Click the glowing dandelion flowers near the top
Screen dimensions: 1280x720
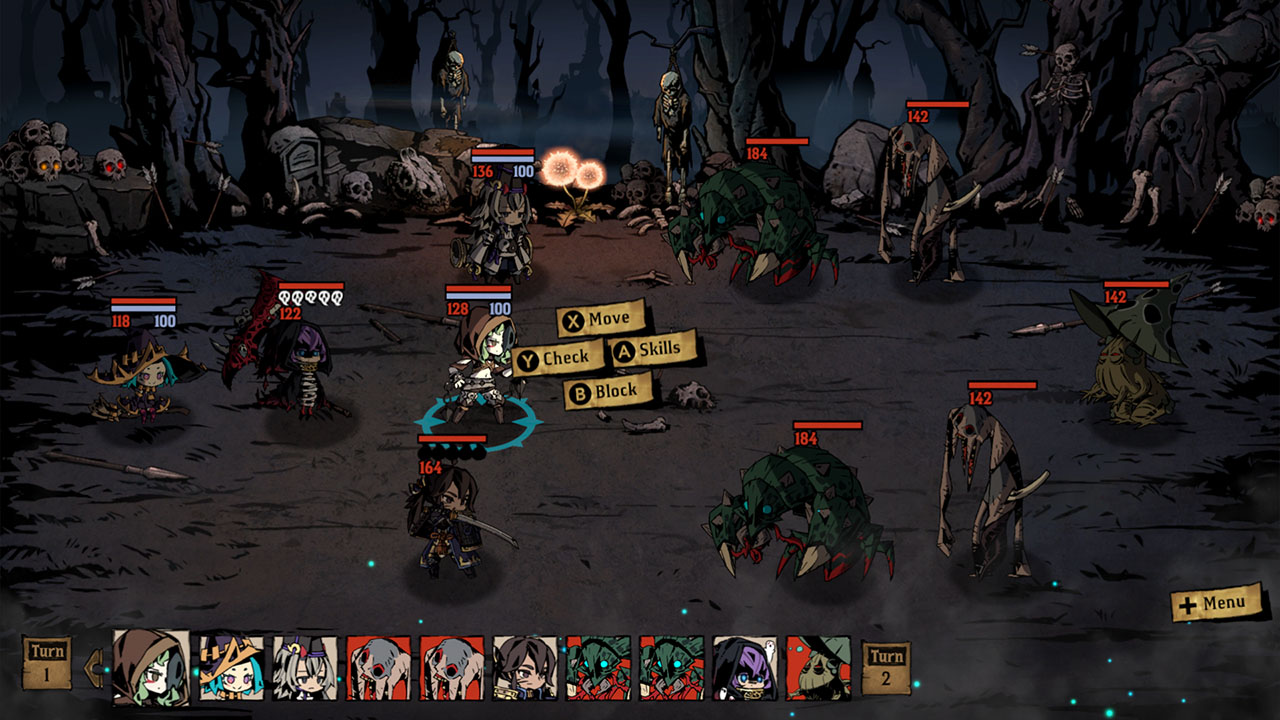572,172
